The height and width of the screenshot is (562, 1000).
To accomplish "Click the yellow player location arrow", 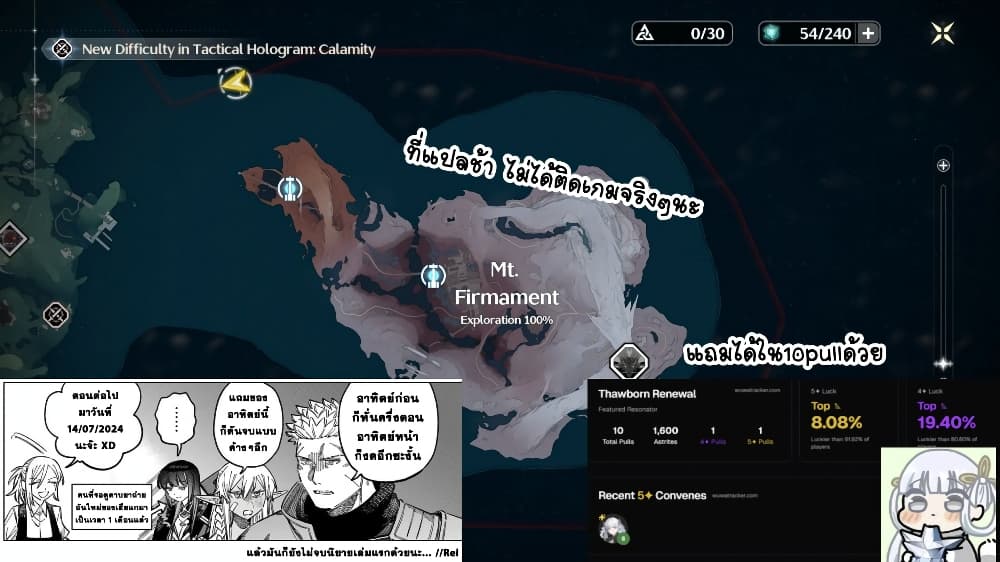I will 236,83.
